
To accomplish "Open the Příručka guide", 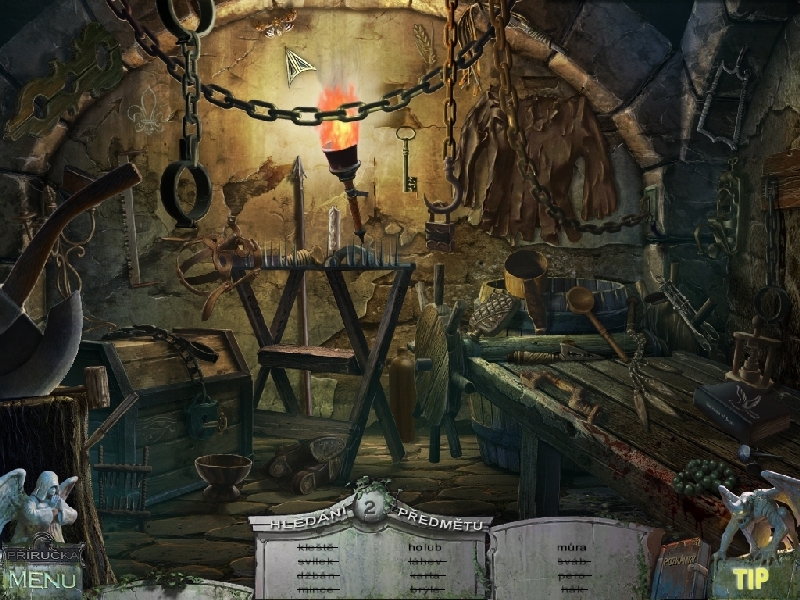I will pyautogui.click(x=43, y=553).
